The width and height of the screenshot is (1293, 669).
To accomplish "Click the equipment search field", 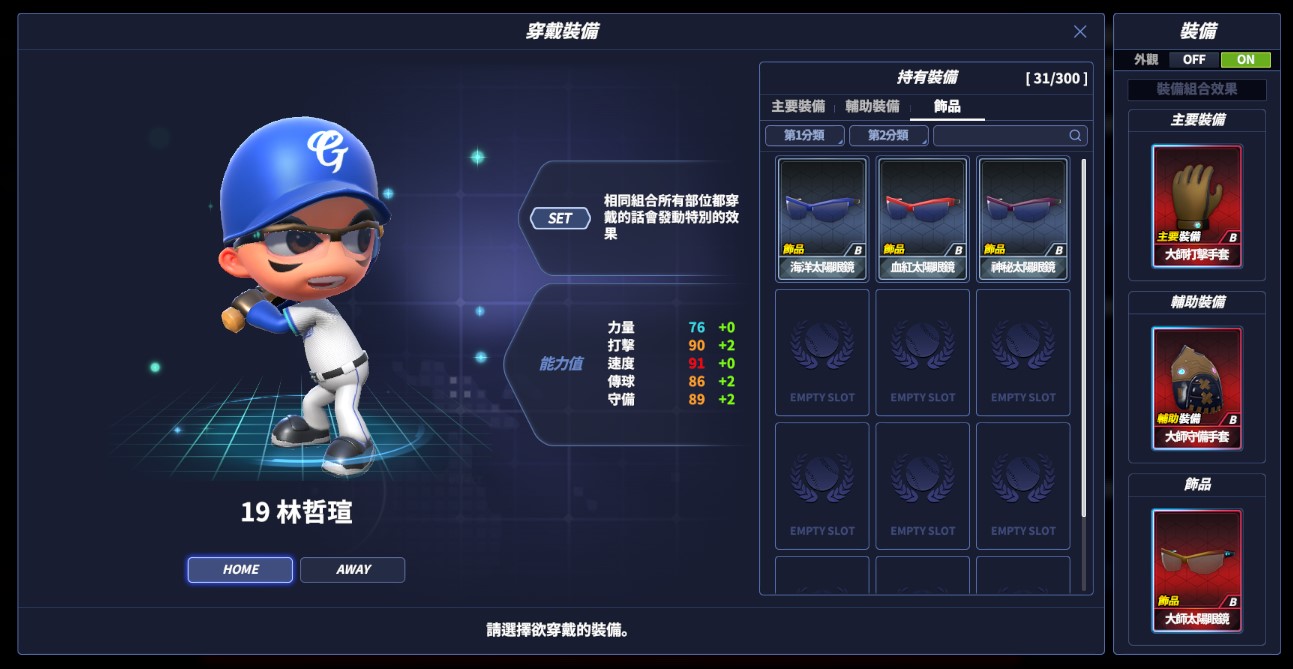I will (1002, 136).
